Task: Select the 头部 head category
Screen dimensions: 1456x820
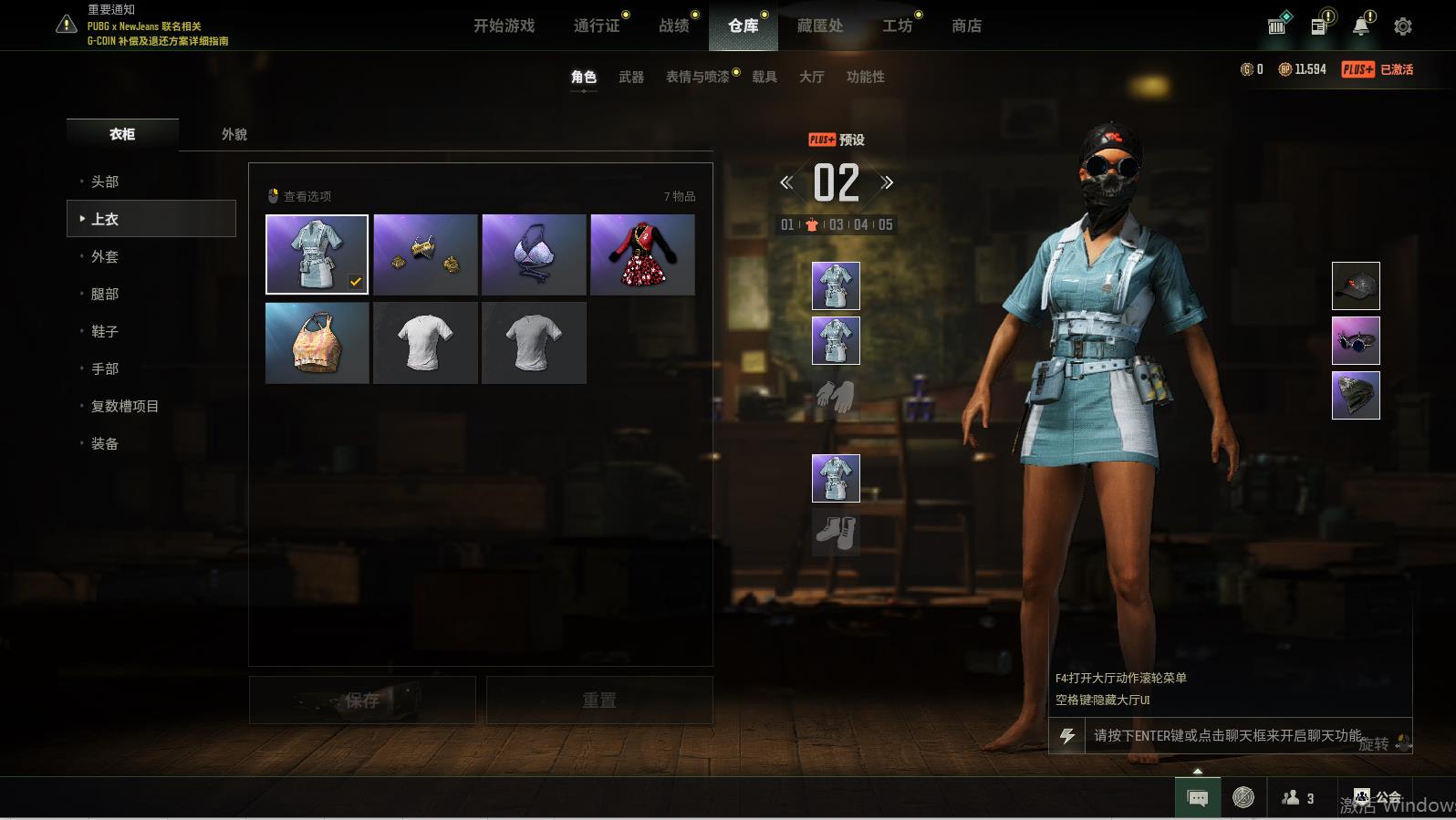Action: (x=105, y=182)
